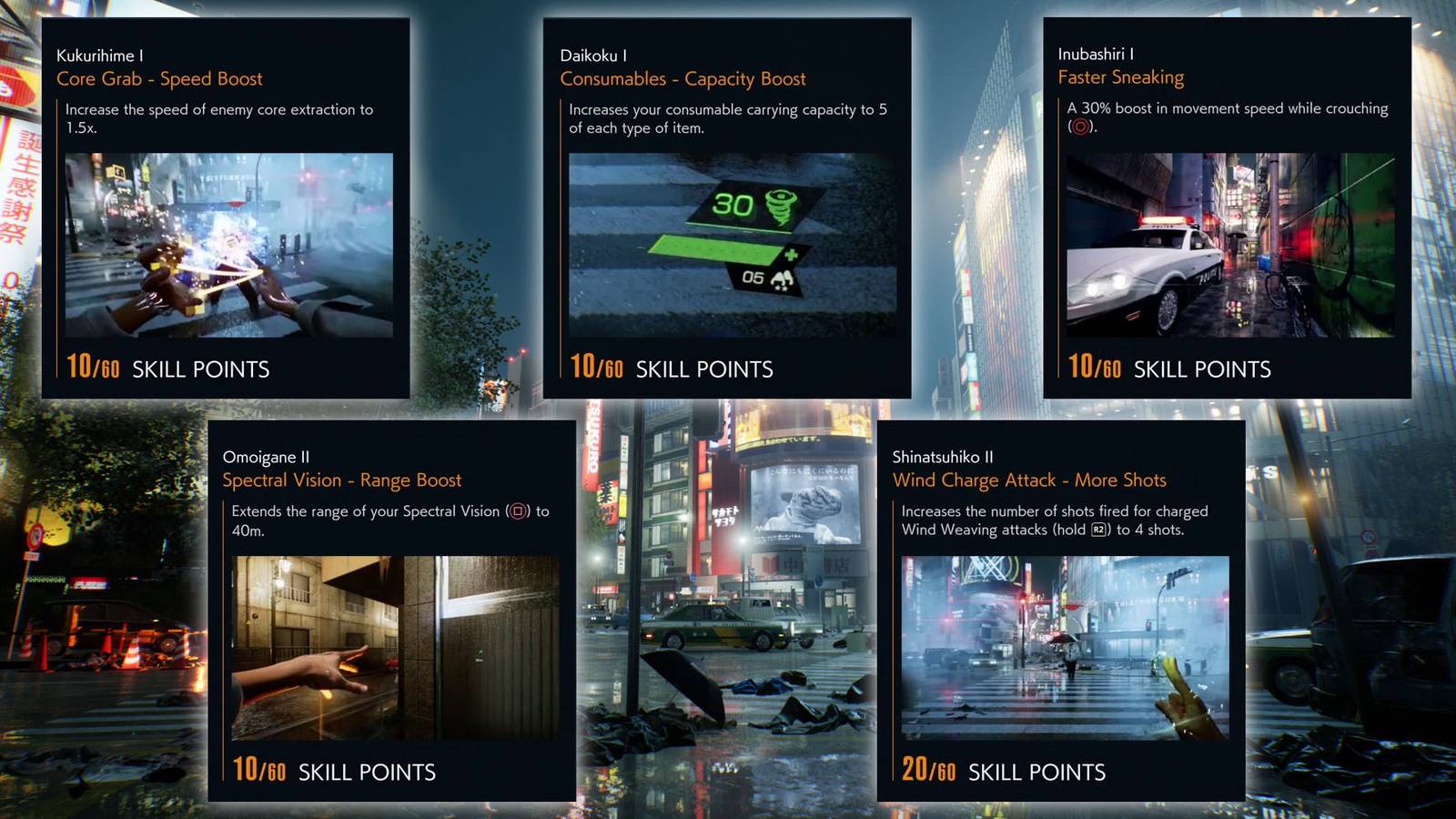Image resolution: width=1456 pixels, height=819 pixels.
Task: Toggle the Faster Sneaking upgrade
Action: click(x=1124, y=76)
